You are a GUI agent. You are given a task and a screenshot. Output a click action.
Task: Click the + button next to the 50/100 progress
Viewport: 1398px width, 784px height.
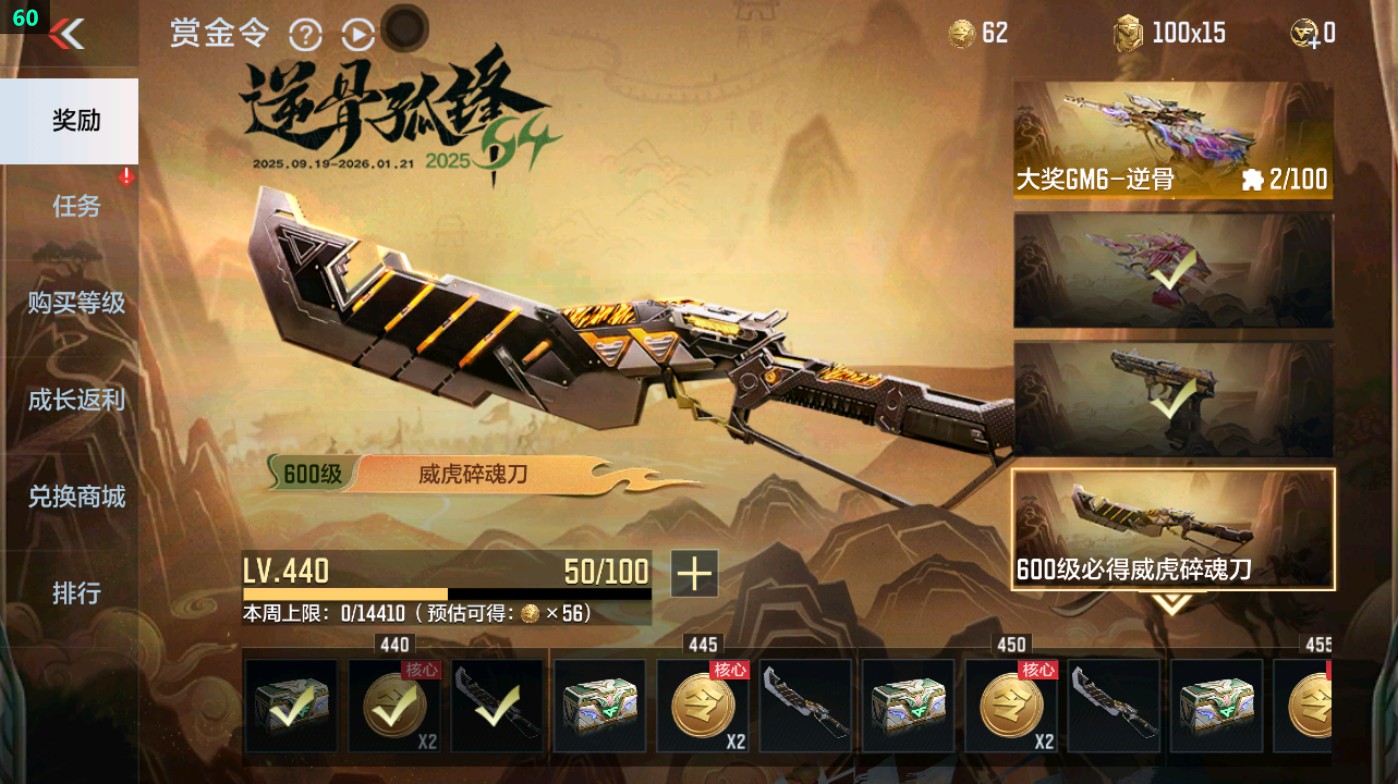[x=693, y=576]
